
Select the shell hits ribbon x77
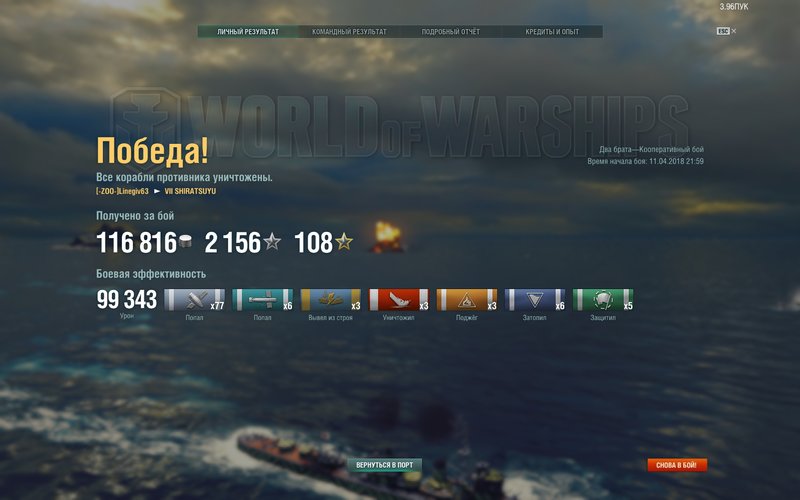pos(193,300)
